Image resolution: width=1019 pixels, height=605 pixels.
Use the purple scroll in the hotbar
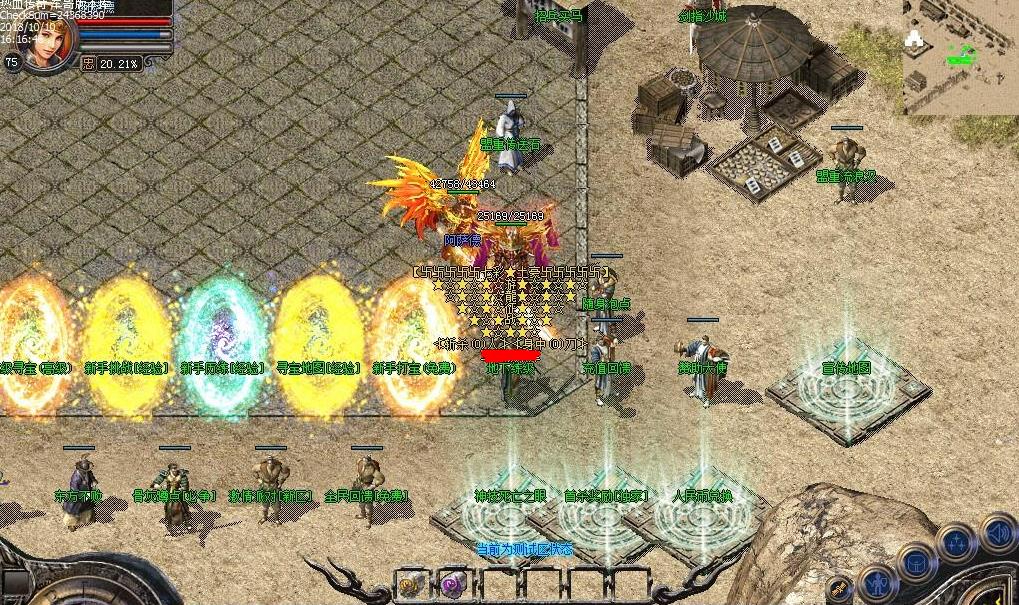click(453, 583)
